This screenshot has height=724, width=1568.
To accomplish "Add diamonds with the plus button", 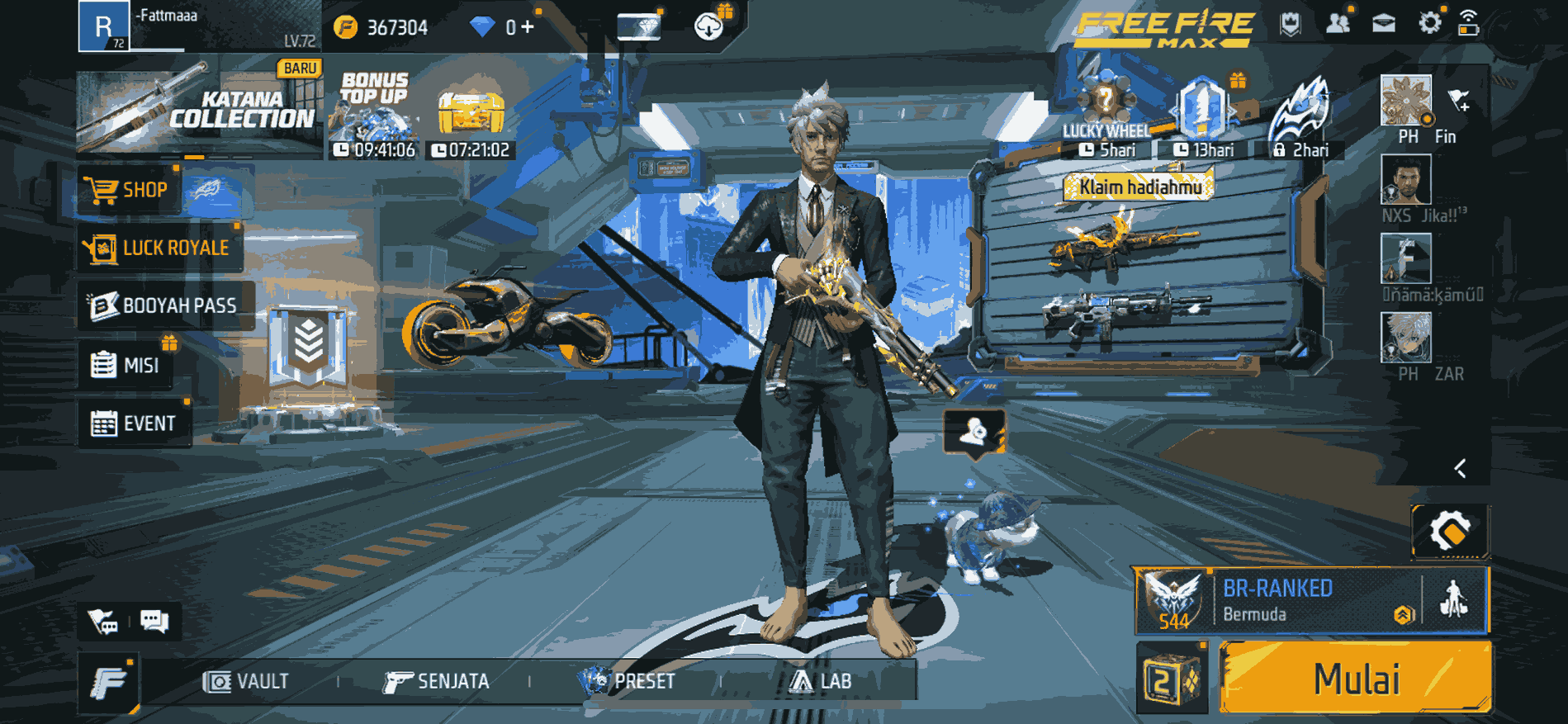I will [527, 27].
